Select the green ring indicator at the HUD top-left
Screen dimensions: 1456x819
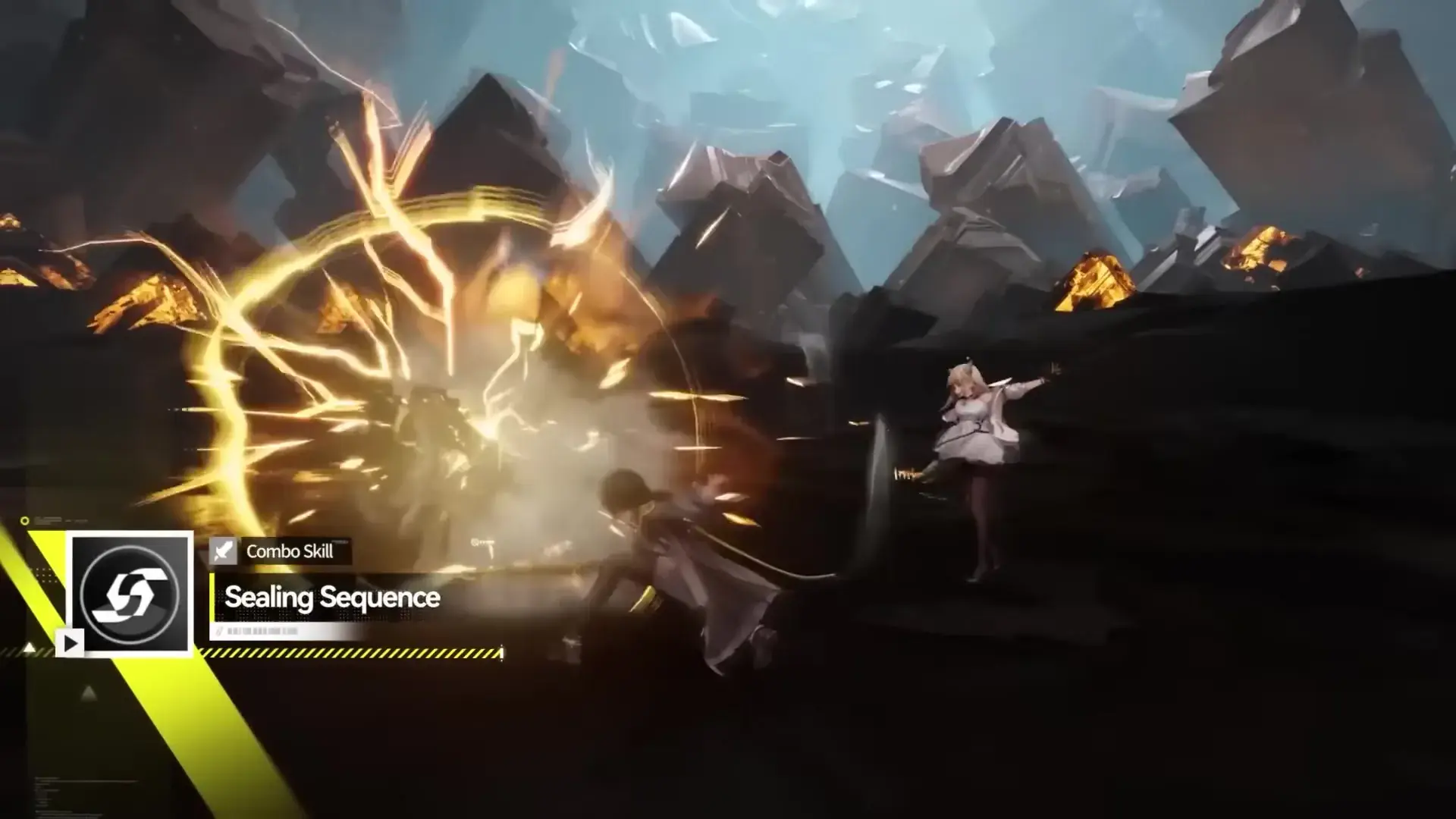click(25, 520)
